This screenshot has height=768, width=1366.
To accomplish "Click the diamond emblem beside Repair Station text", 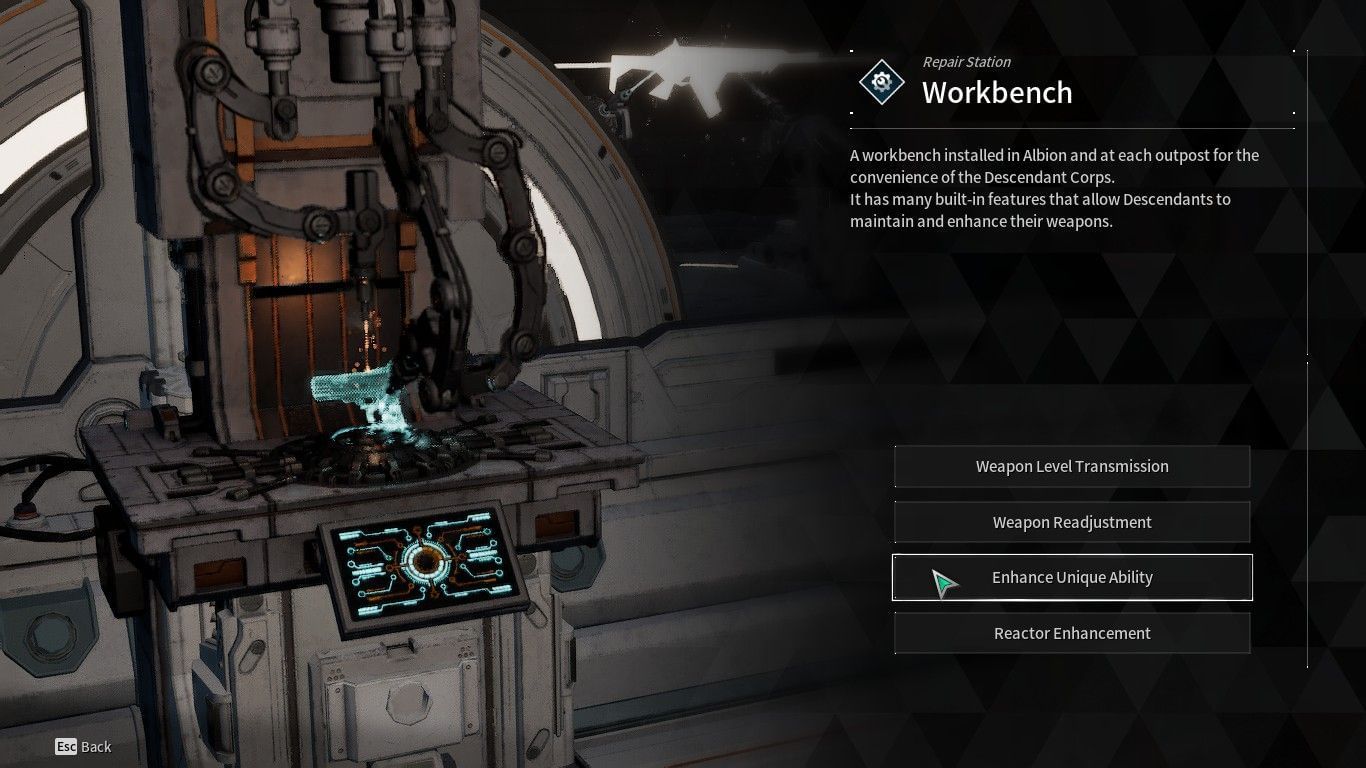I will click(880, 82).
